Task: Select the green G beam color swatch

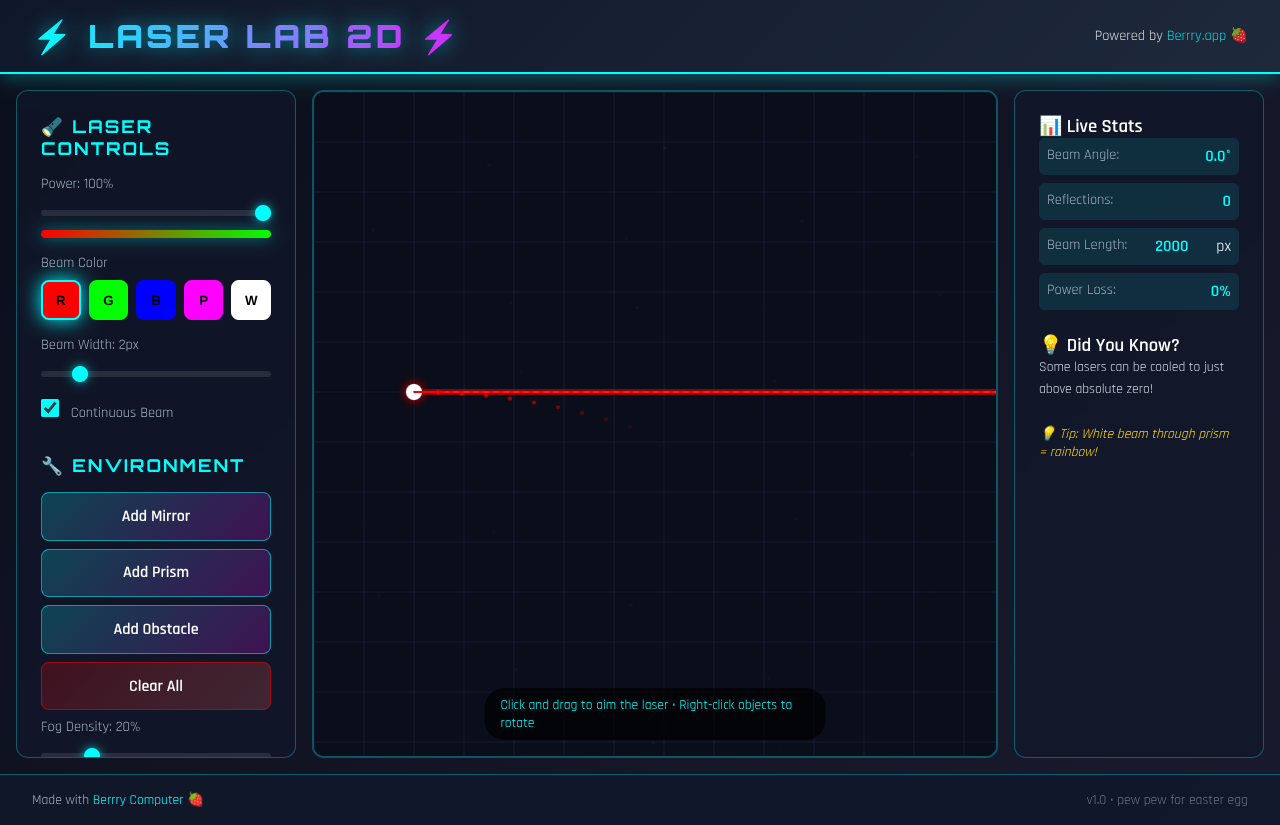Action: [x=108, y=300]
